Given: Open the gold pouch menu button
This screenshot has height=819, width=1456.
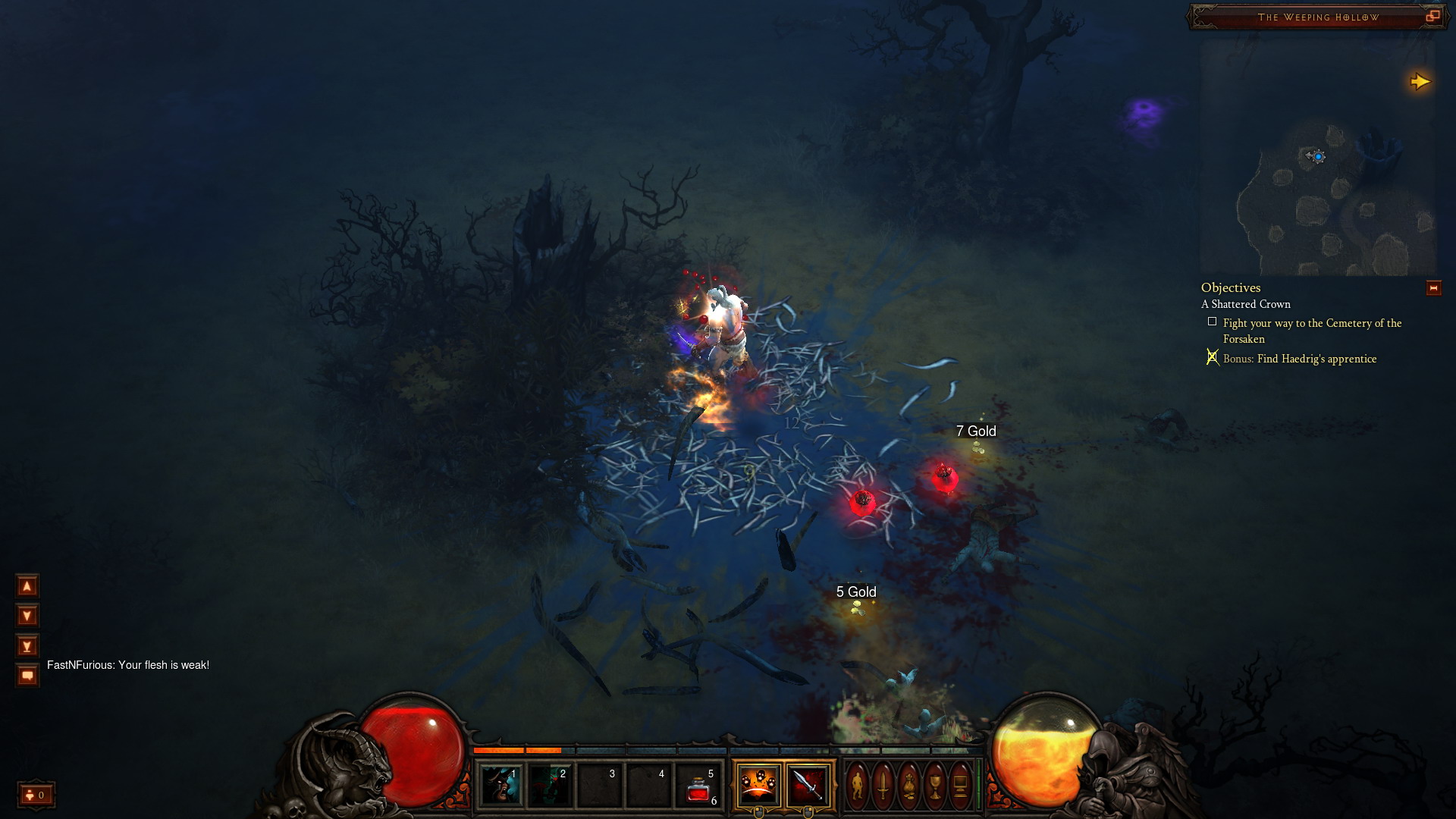Looking at the screenshot, I should pos(909,785).
